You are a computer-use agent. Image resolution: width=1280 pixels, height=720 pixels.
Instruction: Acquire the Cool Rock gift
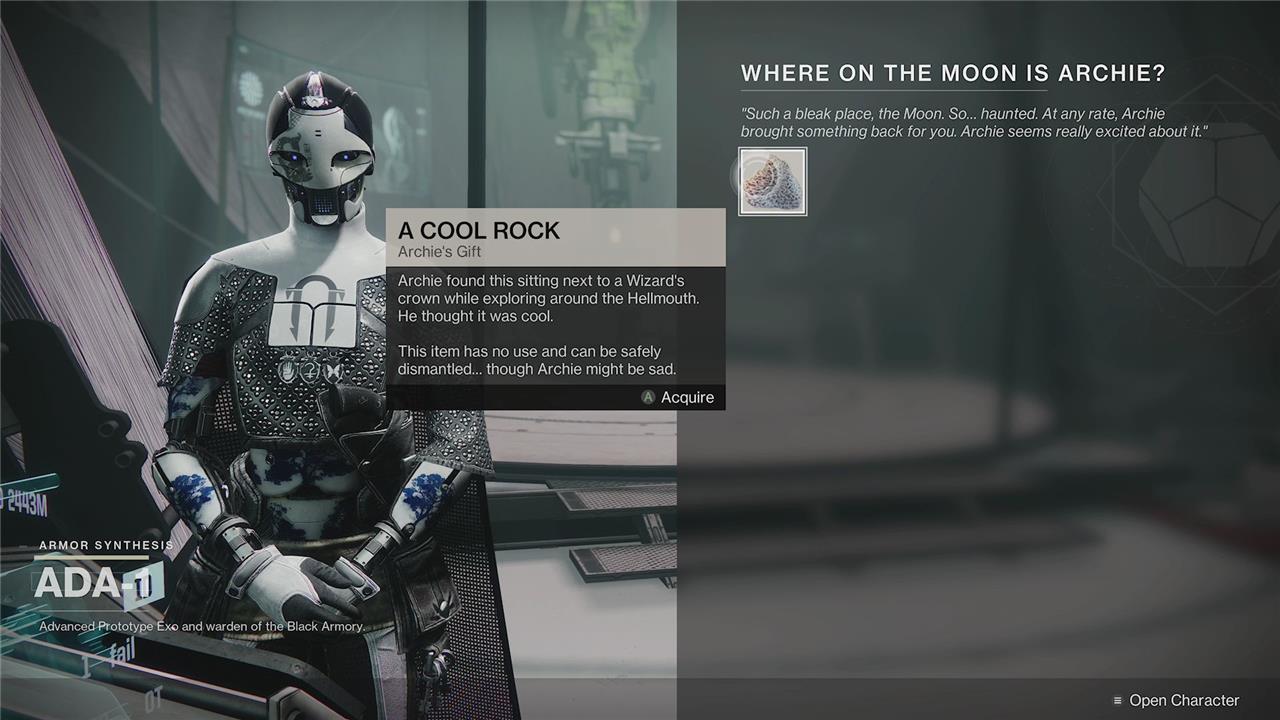(678, 397)
